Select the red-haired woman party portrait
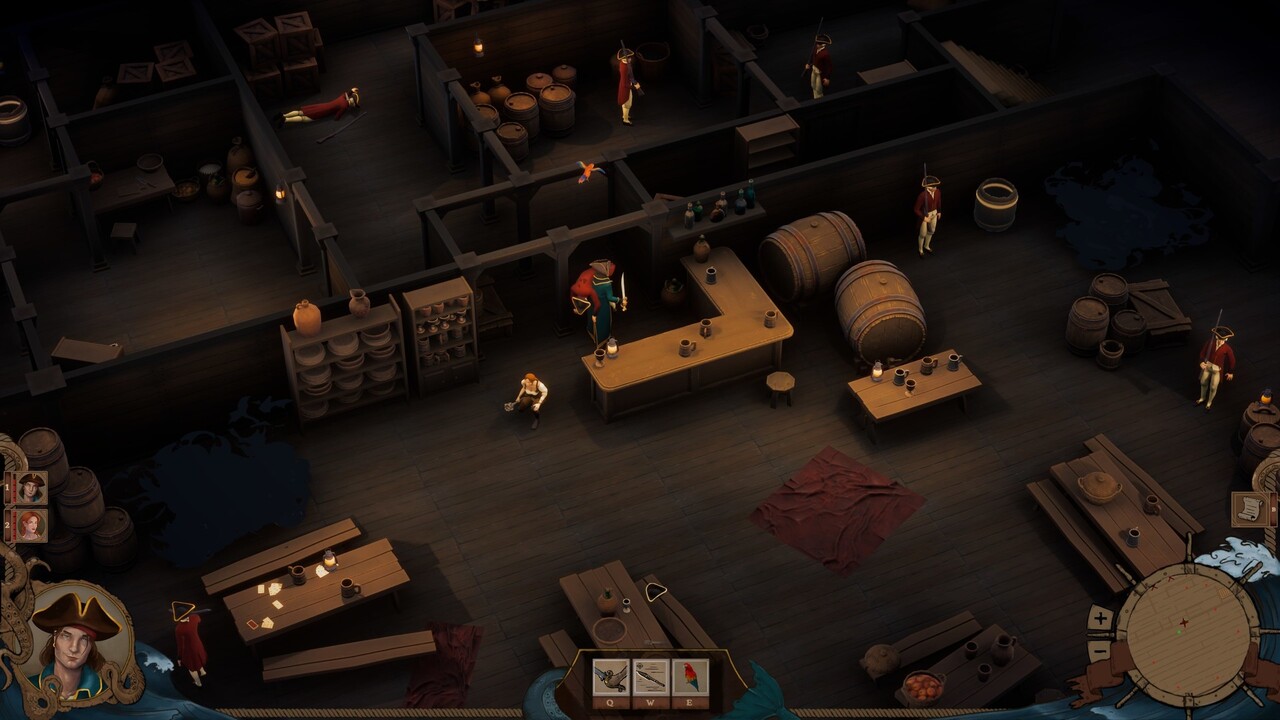This screenshot has height=720, width=1280. (x=31, y=525)
